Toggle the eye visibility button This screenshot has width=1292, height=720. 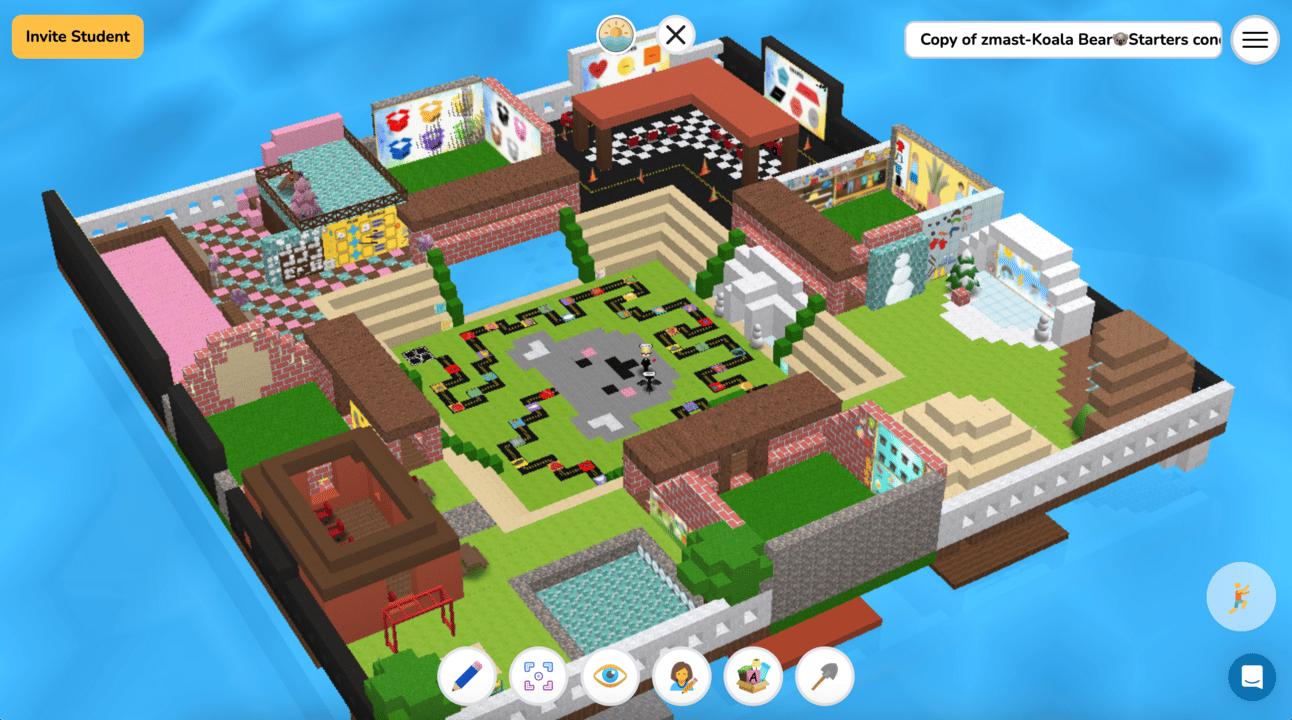[x=609, y=677]
